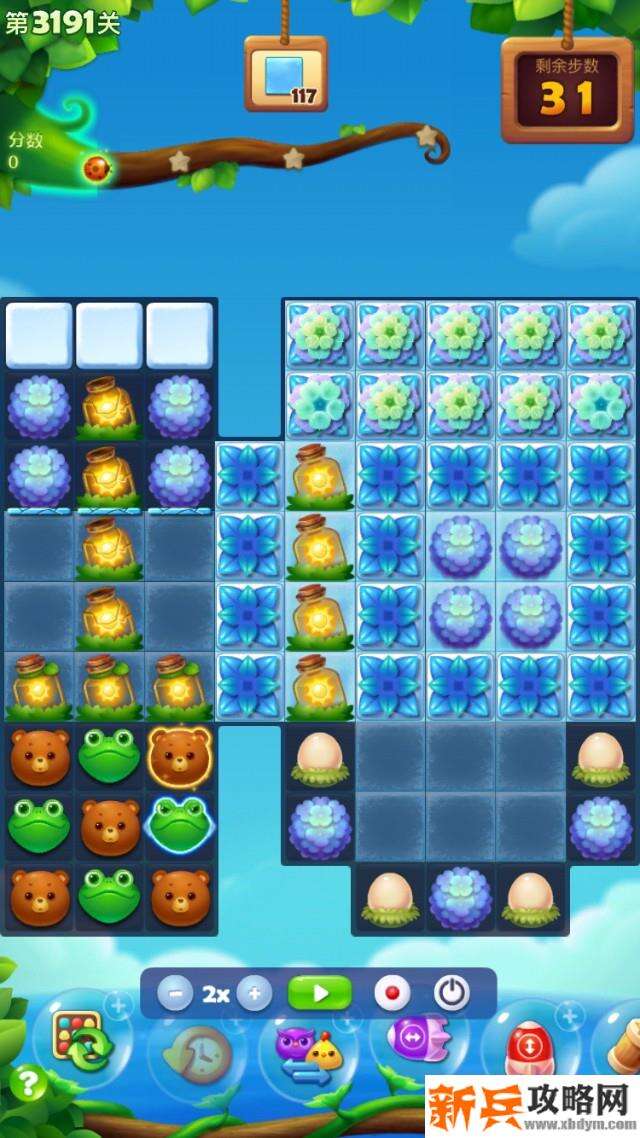Start recording with the red dot button
Screen dimensions: 640x1138
click(x=392, y=994)
